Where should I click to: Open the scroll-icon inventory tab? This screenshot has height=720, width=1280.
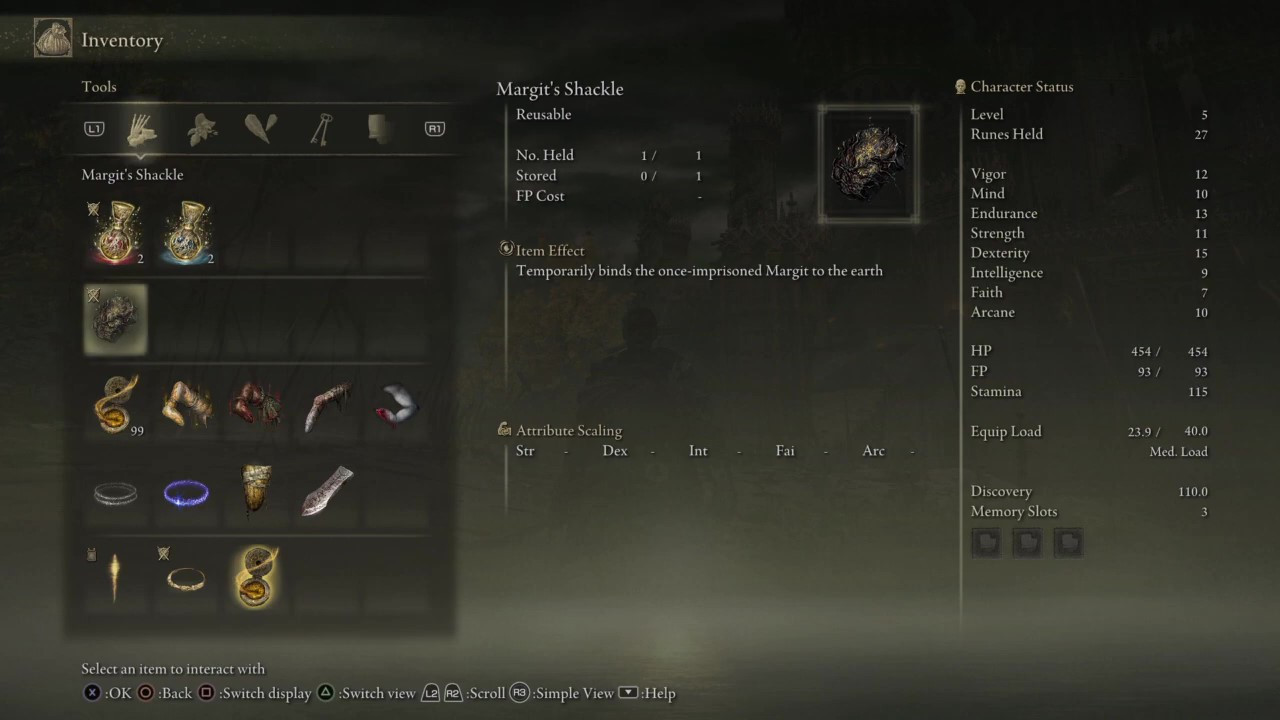click(378, 129)
